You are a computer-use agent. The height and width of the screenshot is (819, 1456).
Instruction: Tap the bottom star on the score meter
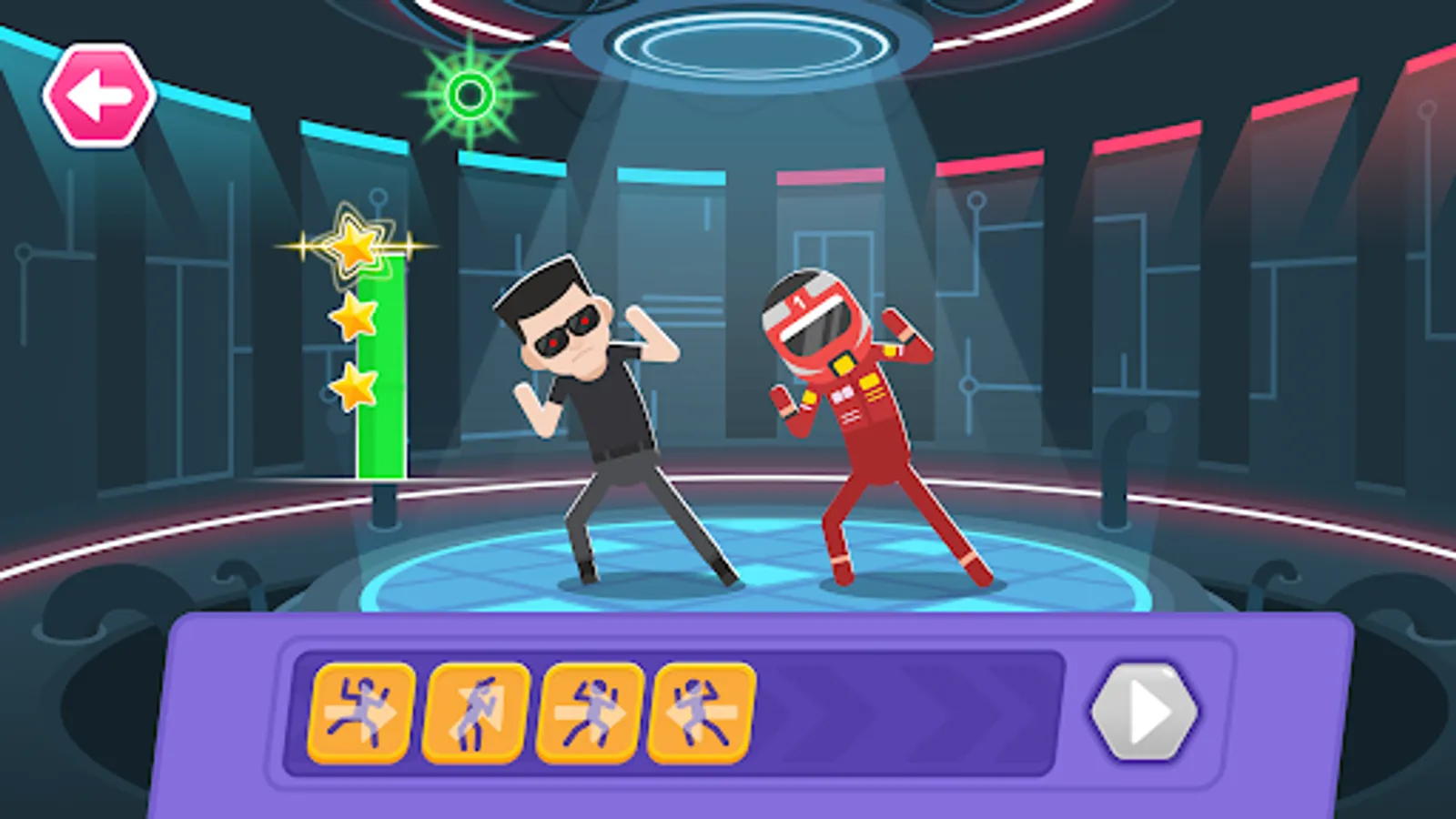point(353,387)
